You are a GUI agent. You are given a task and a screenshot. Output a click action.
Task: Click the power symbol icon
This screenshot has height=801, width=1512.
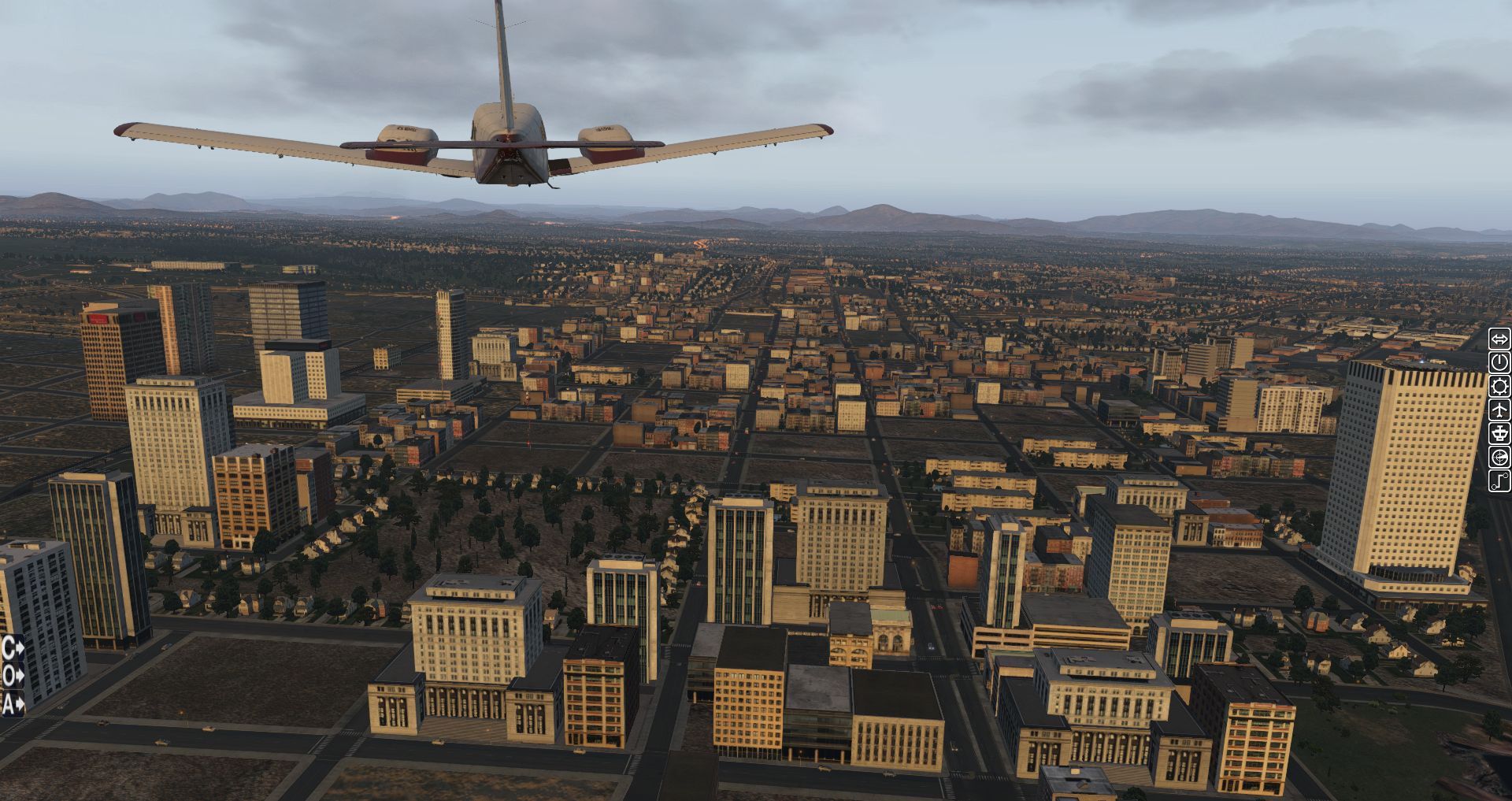point(1499,363)
